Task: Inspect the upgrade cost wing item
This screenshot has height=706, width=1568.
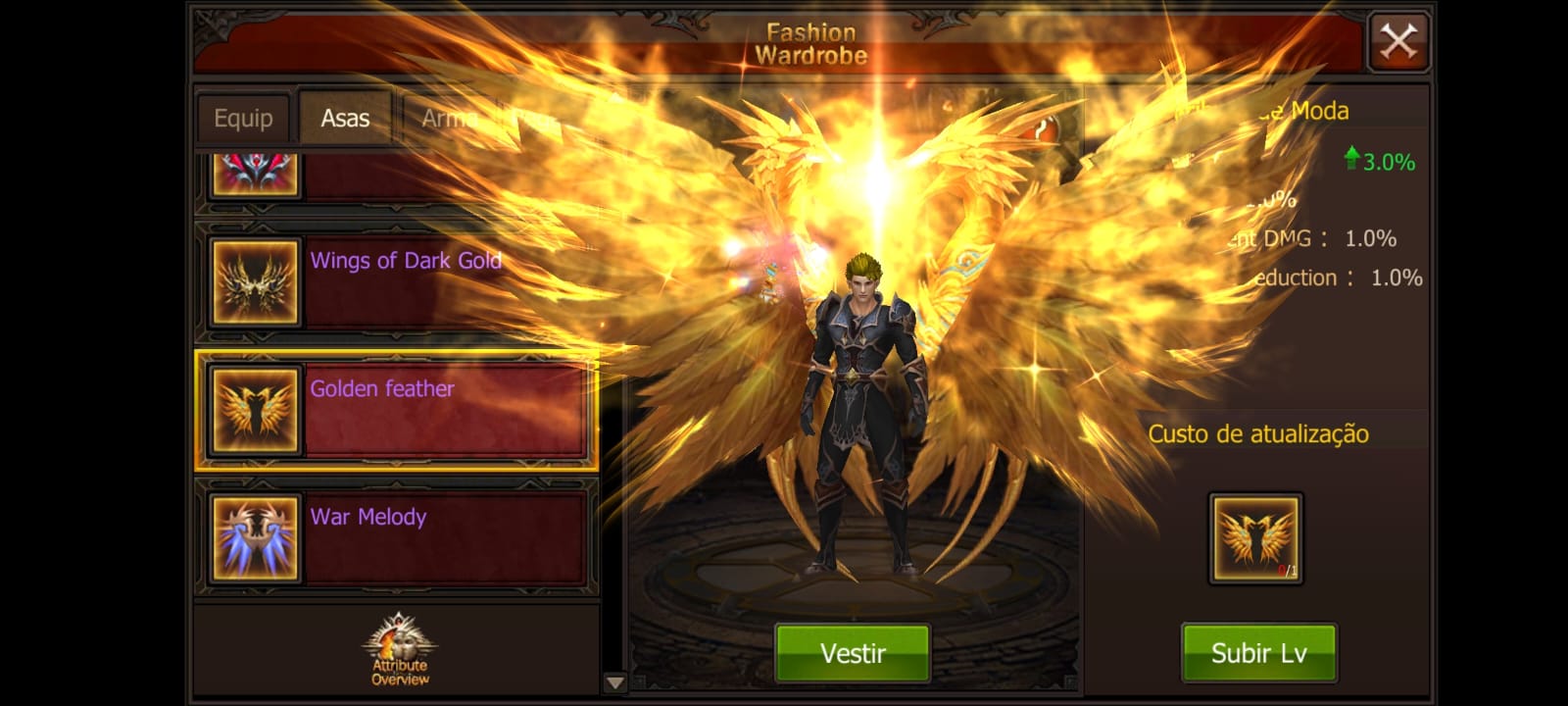Action: coord(1255,538)
